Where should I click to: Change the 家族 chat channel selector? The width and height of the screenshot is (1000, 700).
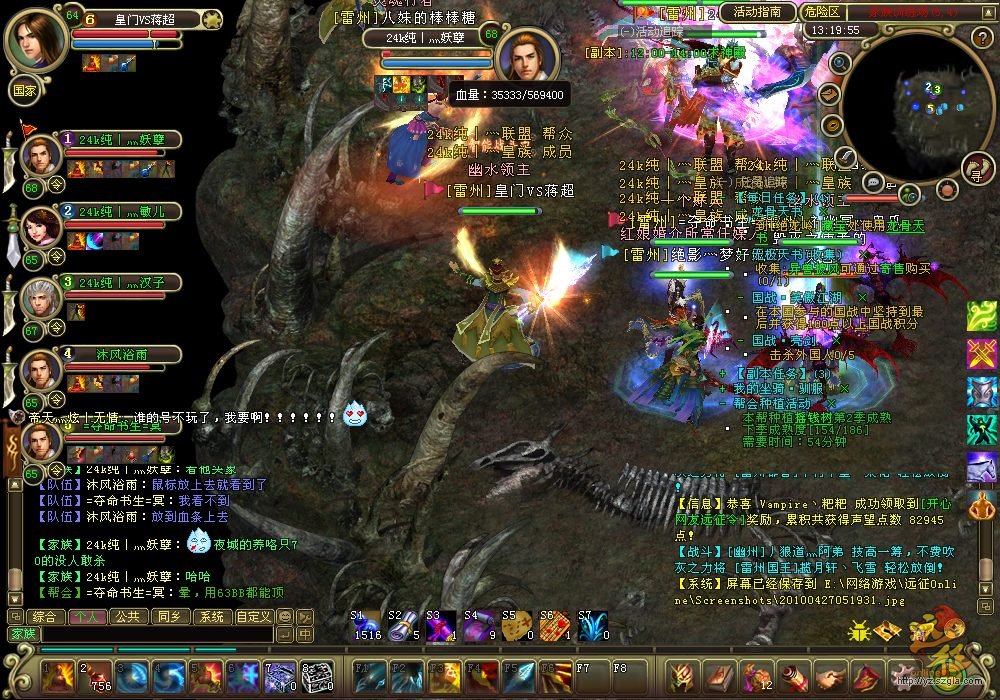tap(22, 634)
